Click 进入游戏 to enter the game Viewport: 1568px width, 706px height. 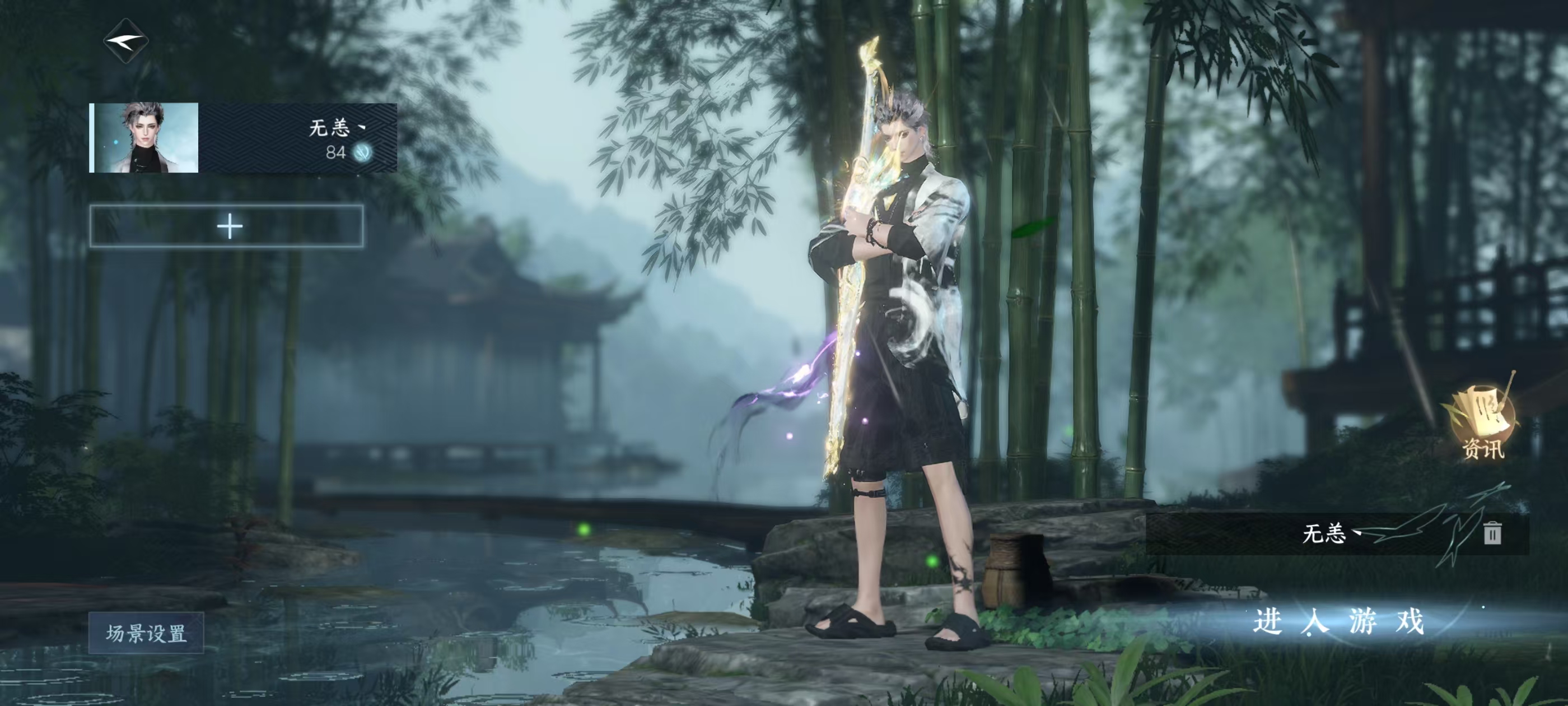[x=1338, y=623]
